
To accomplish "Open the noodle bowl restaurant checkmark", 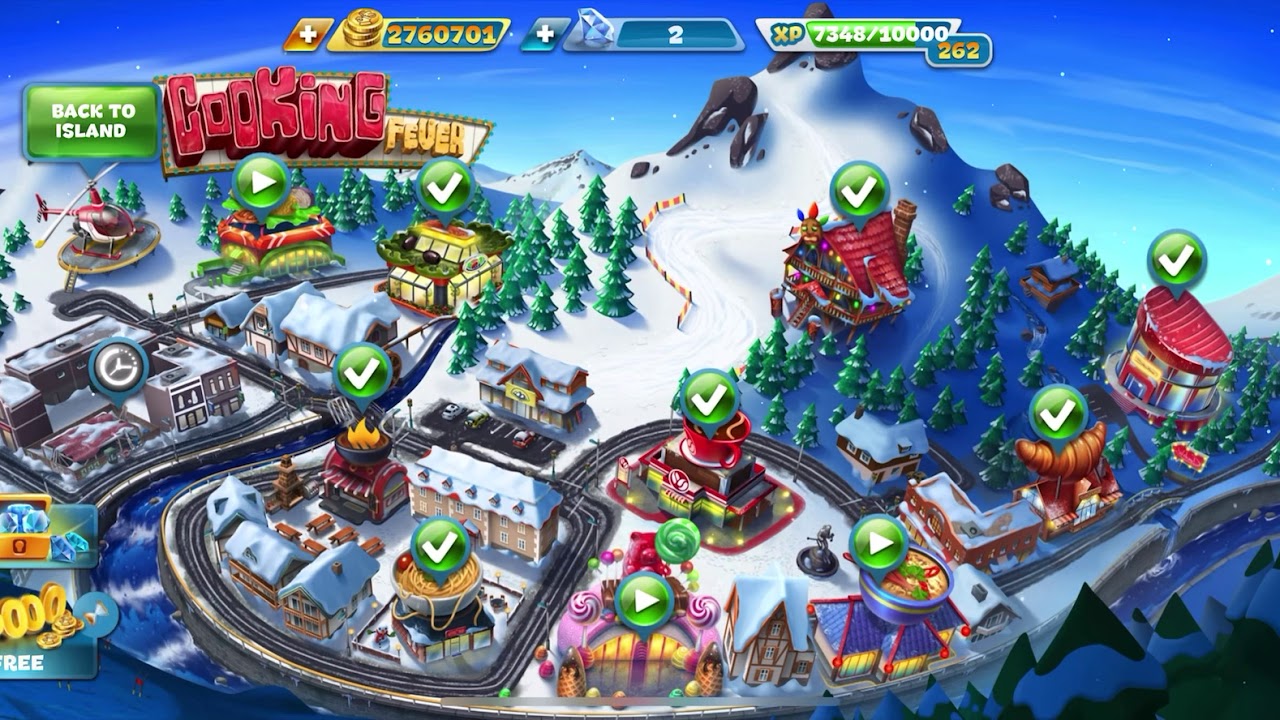I will [440, 546].
